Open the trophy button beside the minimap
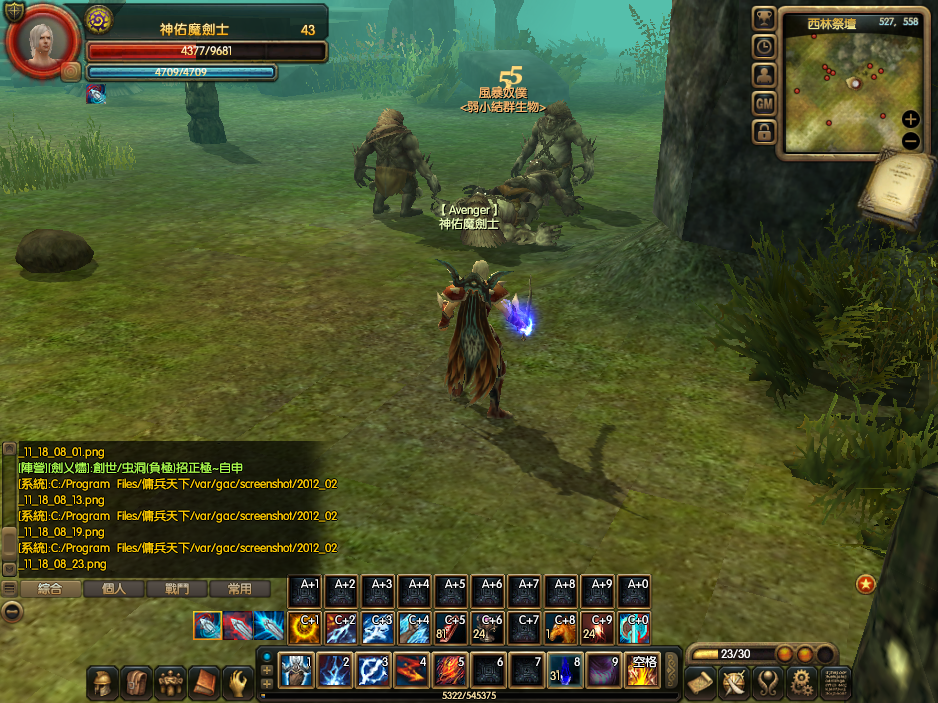Image resolution: width=938 pixels, height=703 pixels. tap(765, 18)
